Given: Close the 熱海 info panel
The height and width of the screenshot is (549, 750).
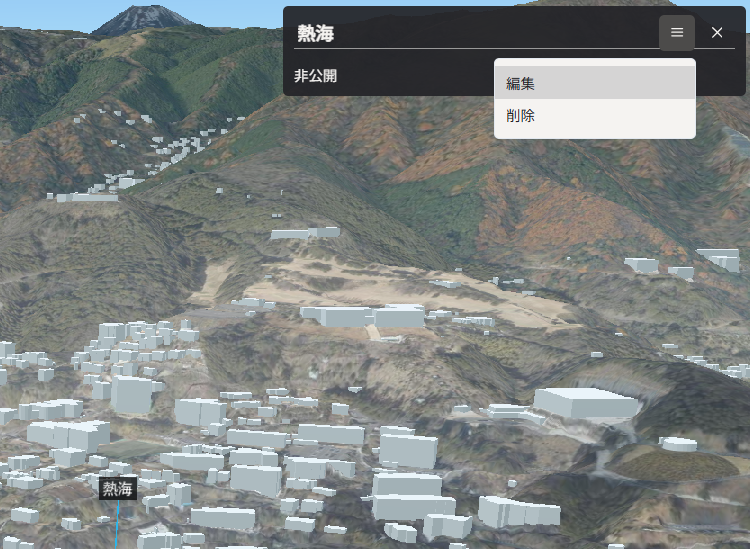Looking at the screenshot, I should click(x=717, y=33).
